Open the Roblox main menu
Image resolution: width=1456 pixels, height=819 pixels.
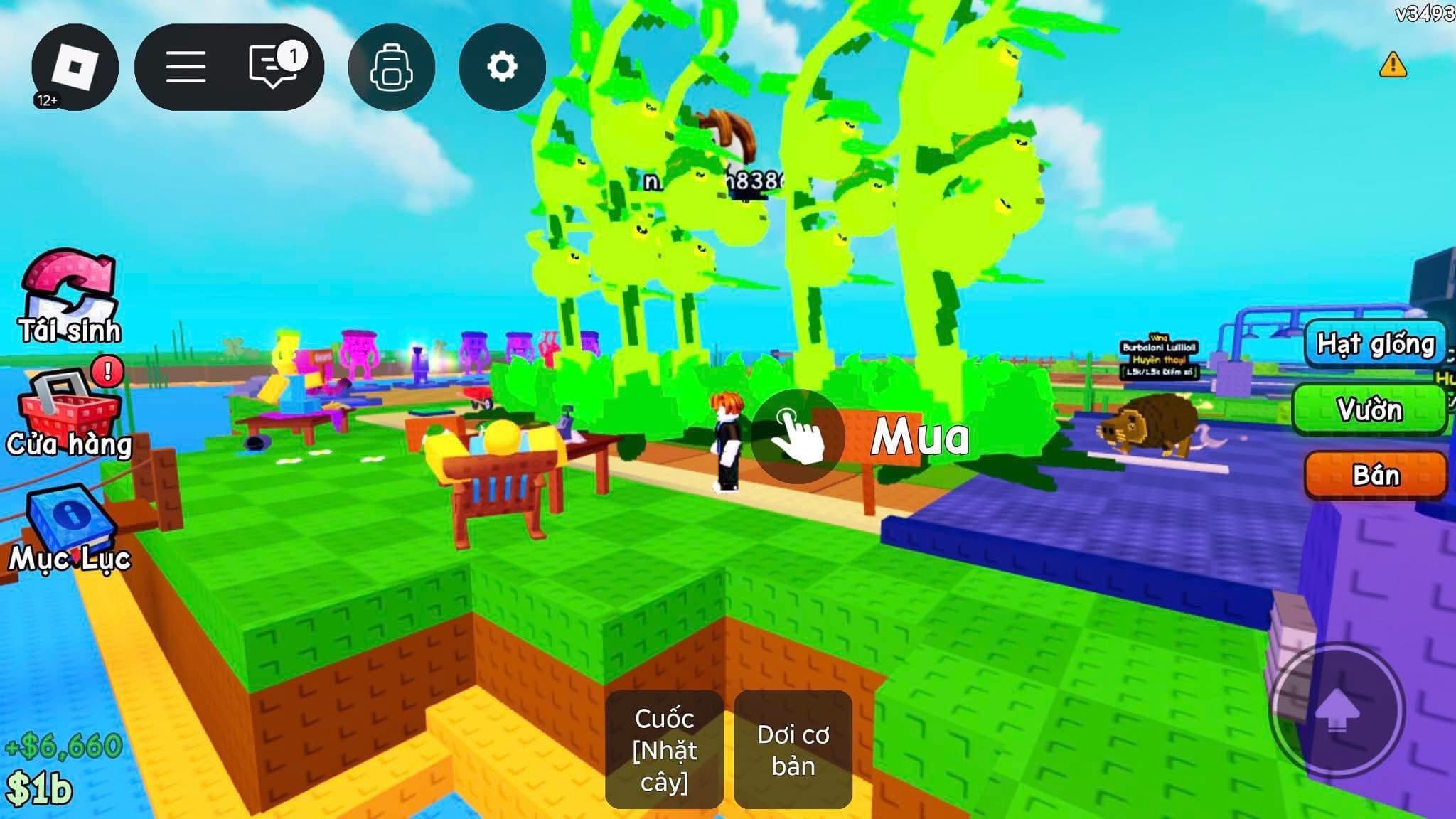point(73,65)
